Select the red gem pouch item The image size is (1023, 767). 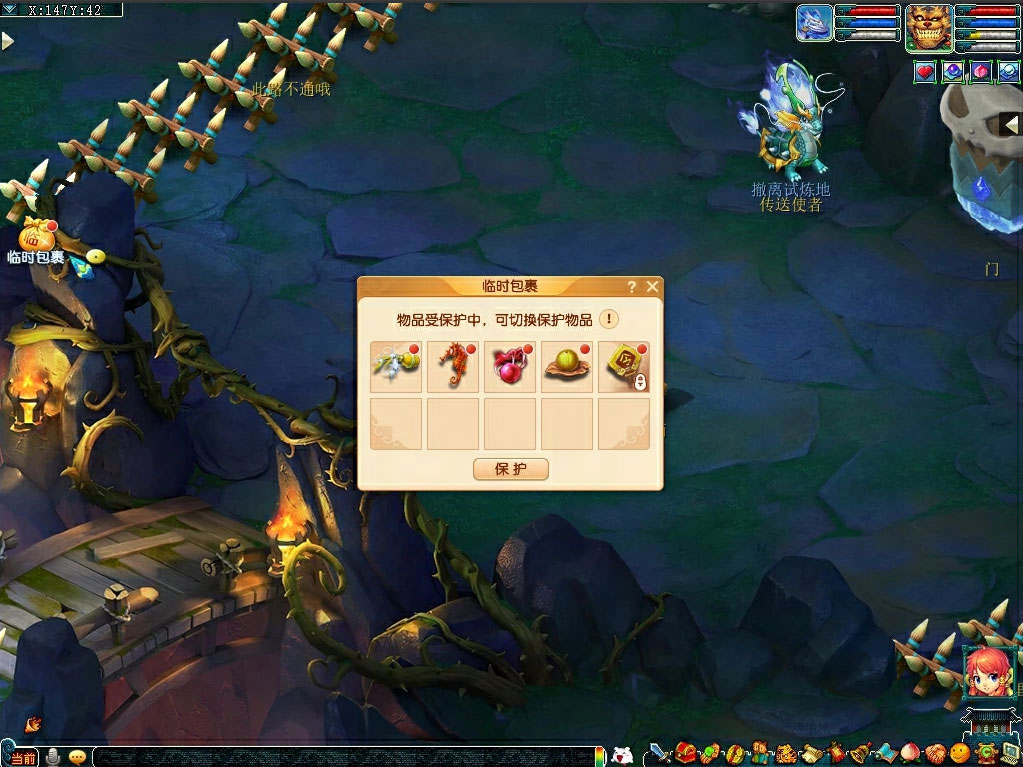[510, 367]
